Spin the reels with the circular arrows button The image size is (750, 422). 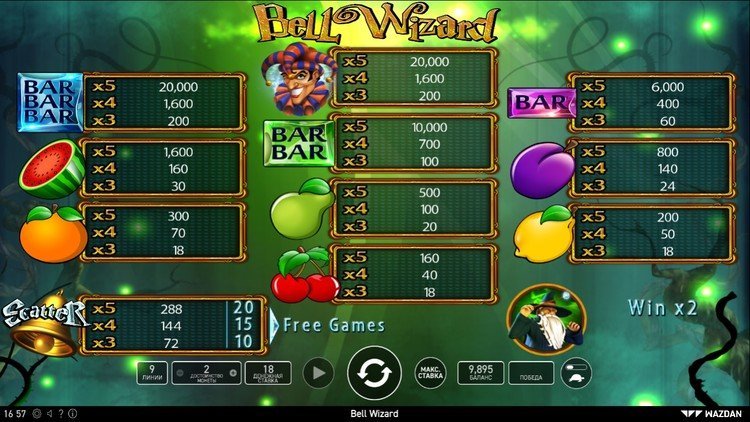point(374,374)
